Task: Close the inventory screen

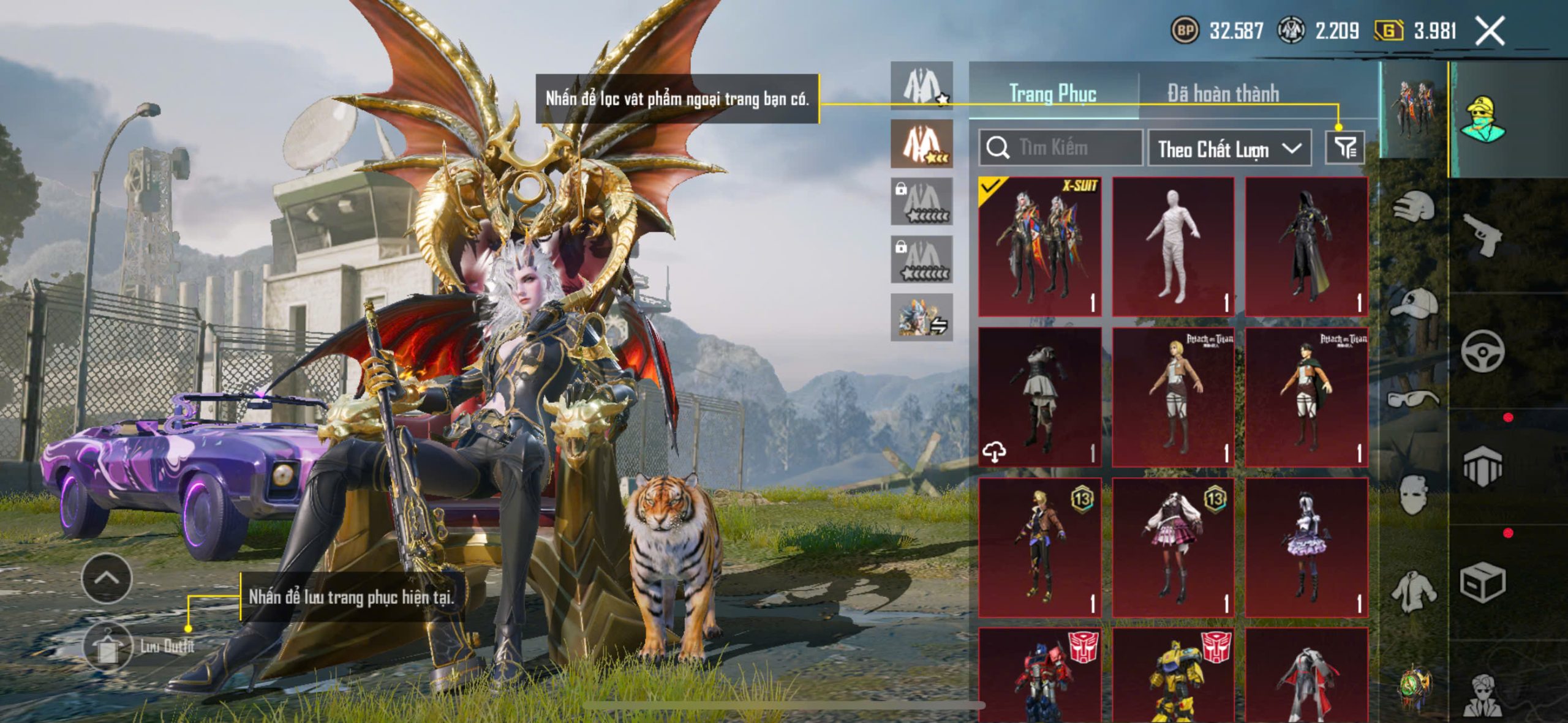Action: [1490, 31]
